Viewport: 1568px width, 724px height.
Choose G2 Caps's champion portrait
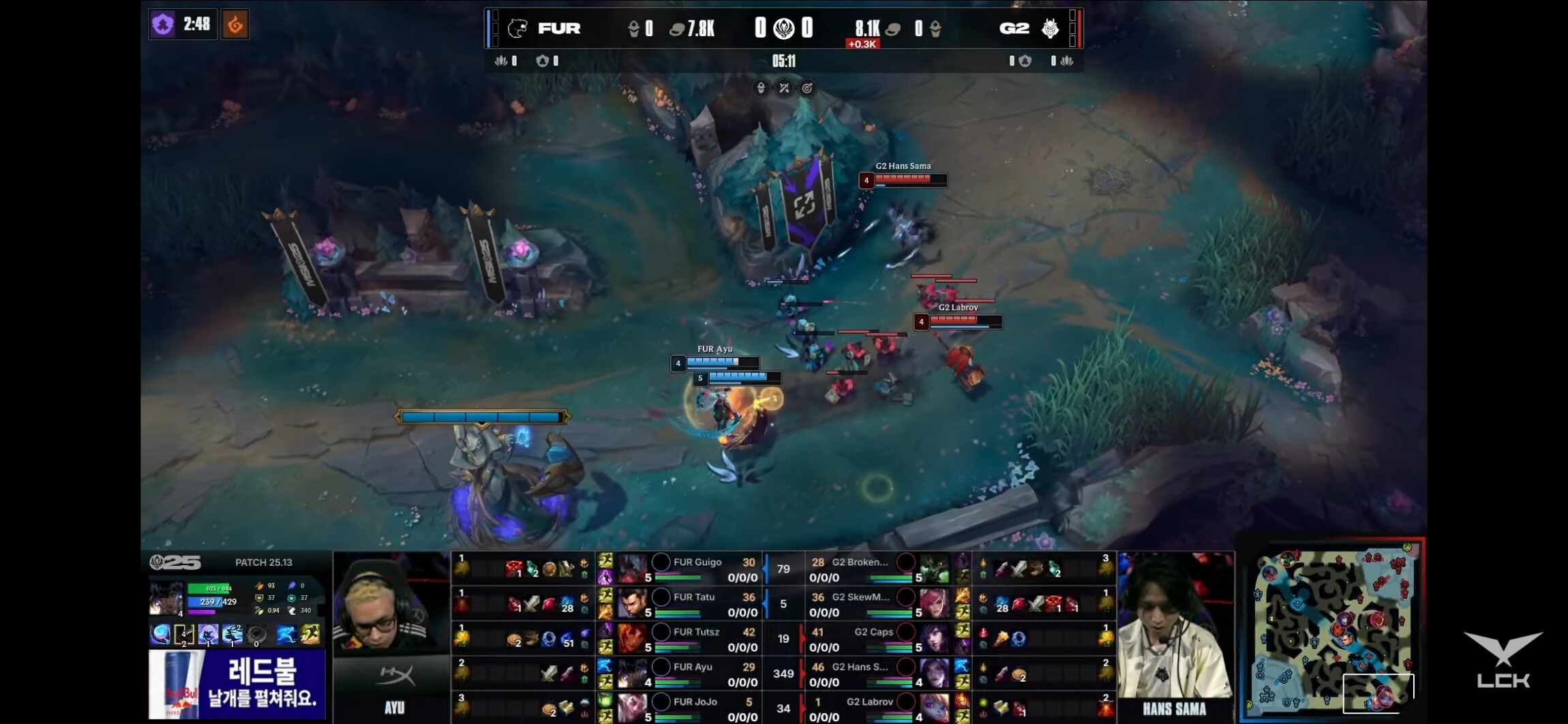click(x=933, y=638)
